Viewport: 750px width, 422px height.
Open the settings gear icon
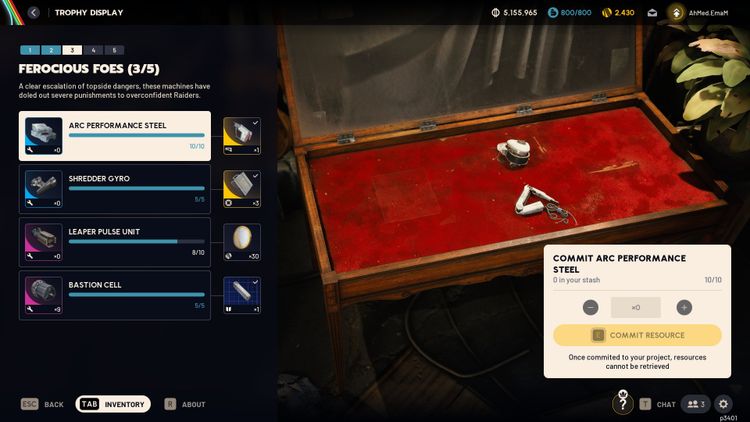[724, 404]
